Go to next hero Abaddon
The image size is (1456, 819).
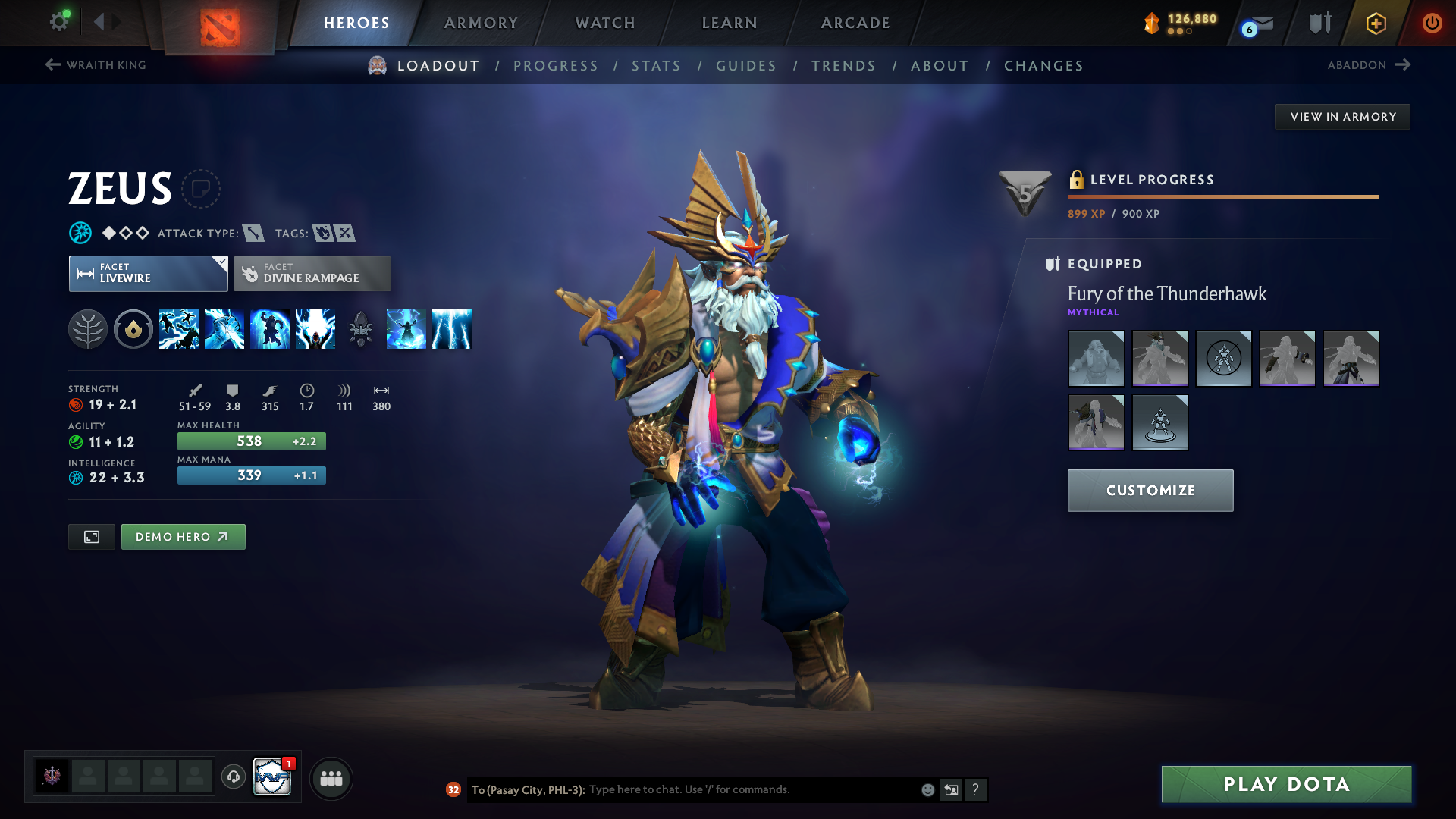coord(1368,65)
